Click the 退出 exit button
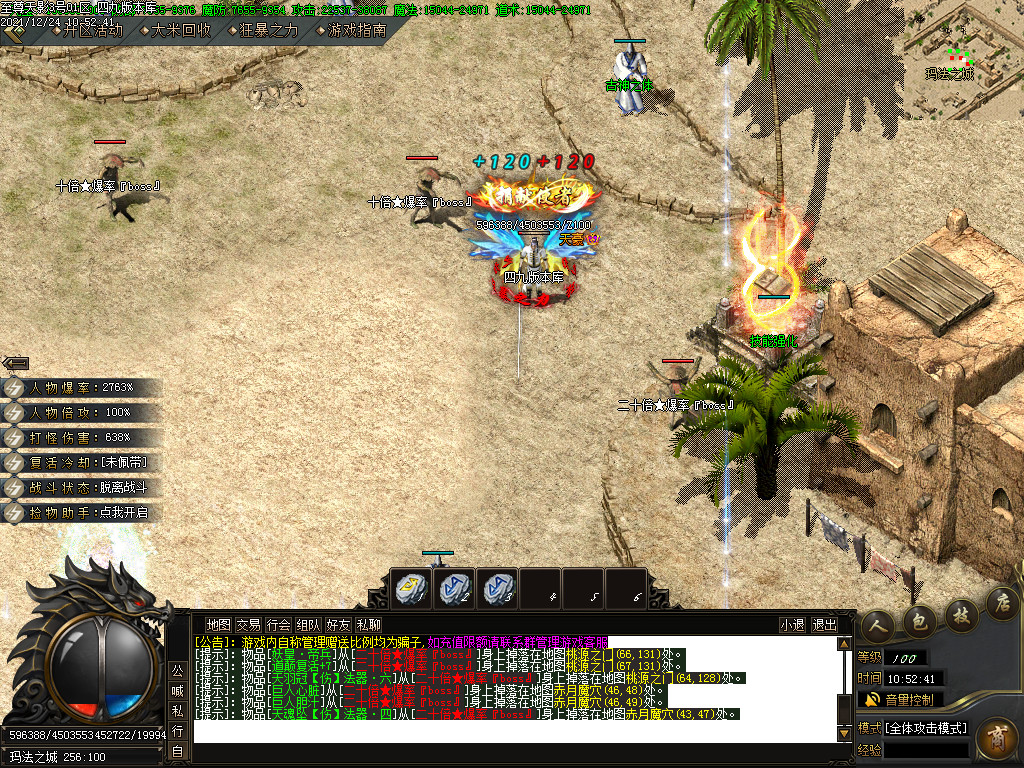Screen dimensions: 1024x768 [825, 625]
